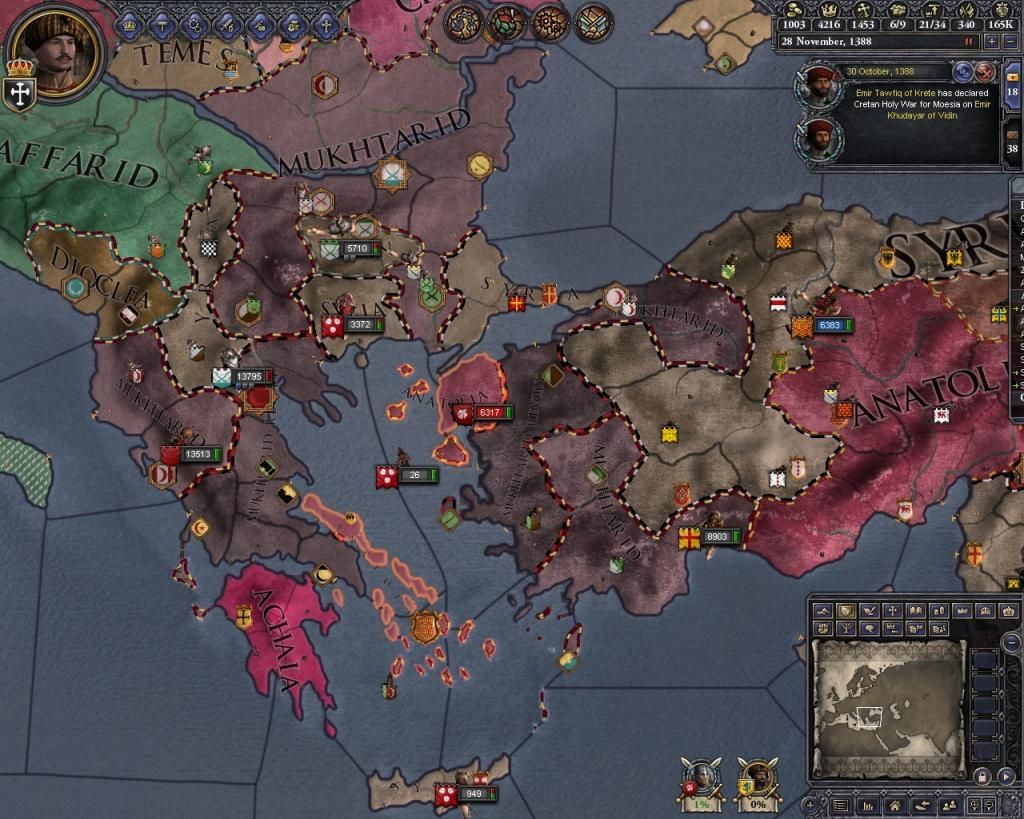Screen dimensions: 1024x819
Task: Toggle the game pause button
Action: pyautogui.click(x=968, y=41)
